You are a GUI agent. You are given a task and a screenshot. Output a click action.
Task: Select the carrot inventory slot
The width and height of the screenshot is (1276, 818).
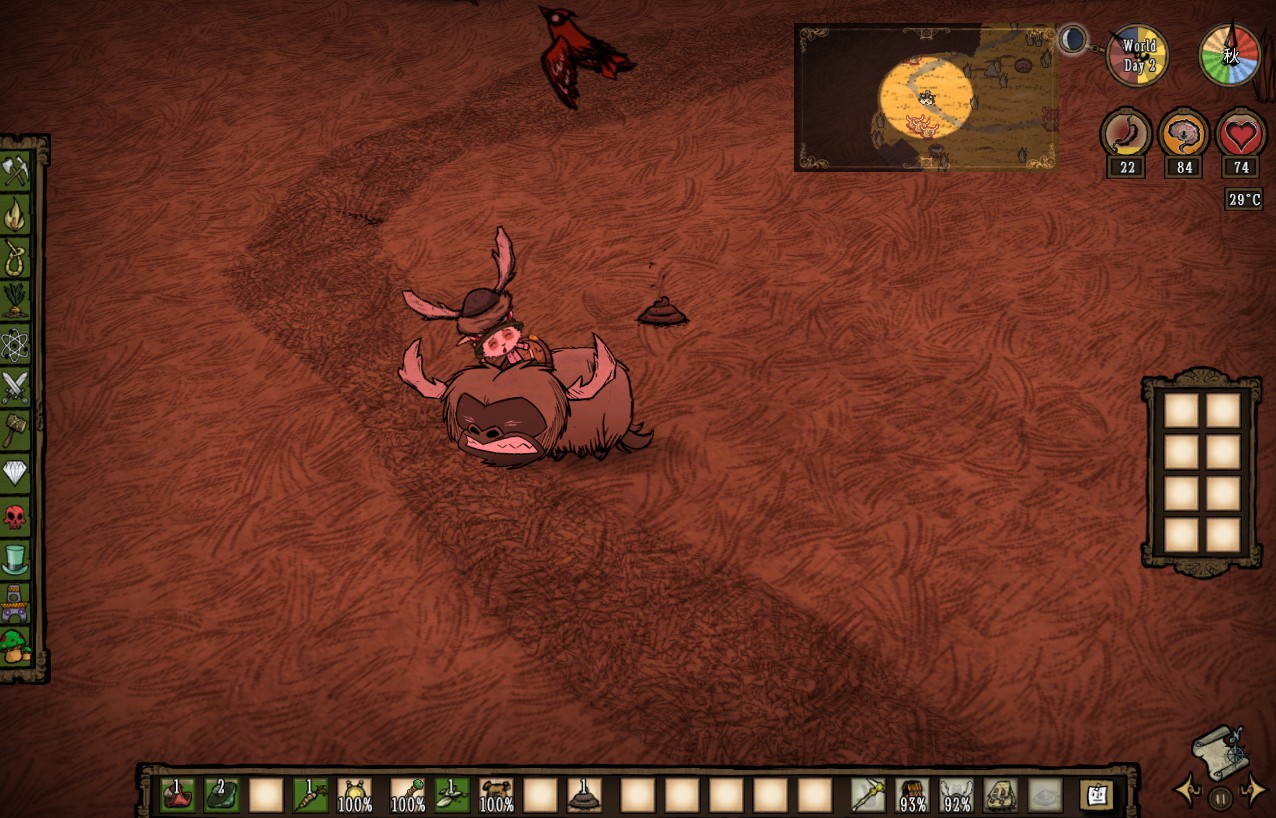pos(310,796)
